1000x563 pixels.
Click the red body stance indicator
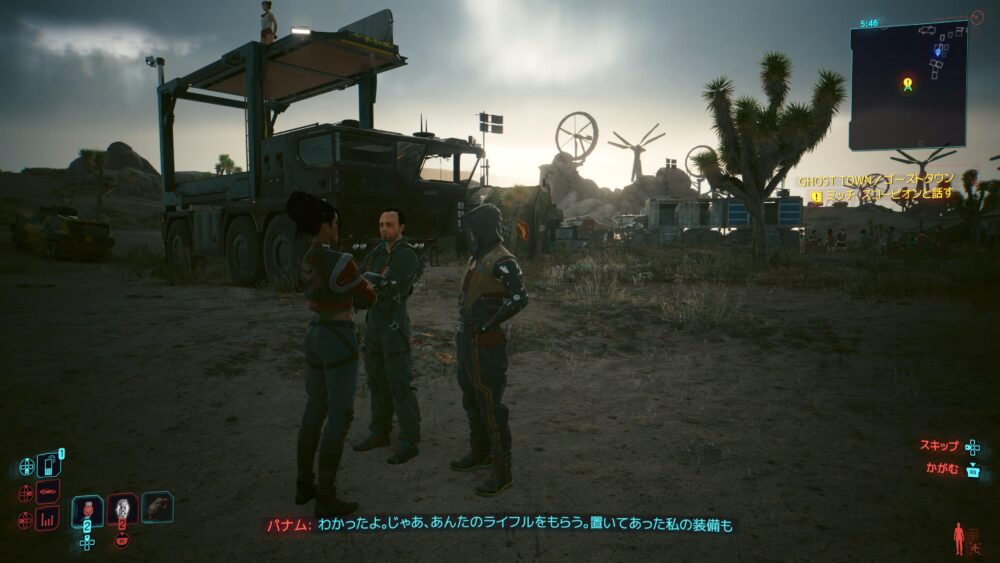coord(959,538)
